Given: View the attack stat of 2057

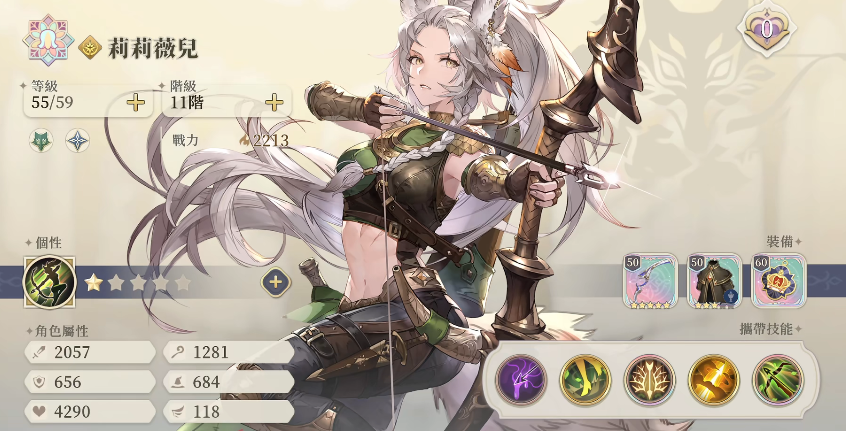Looking at the screenshot, I should (90, 352).
